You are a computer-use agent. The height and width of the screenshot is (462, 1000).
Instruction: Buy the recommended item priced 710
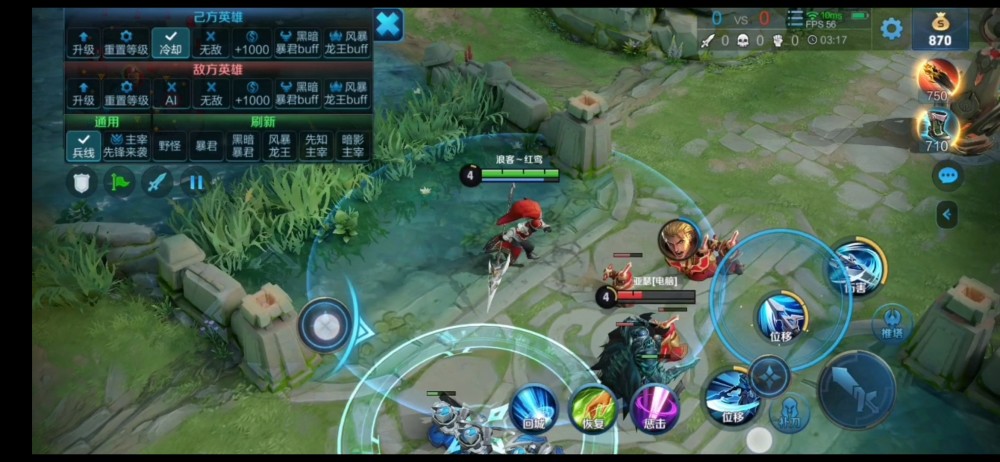[x=937, y=130]
